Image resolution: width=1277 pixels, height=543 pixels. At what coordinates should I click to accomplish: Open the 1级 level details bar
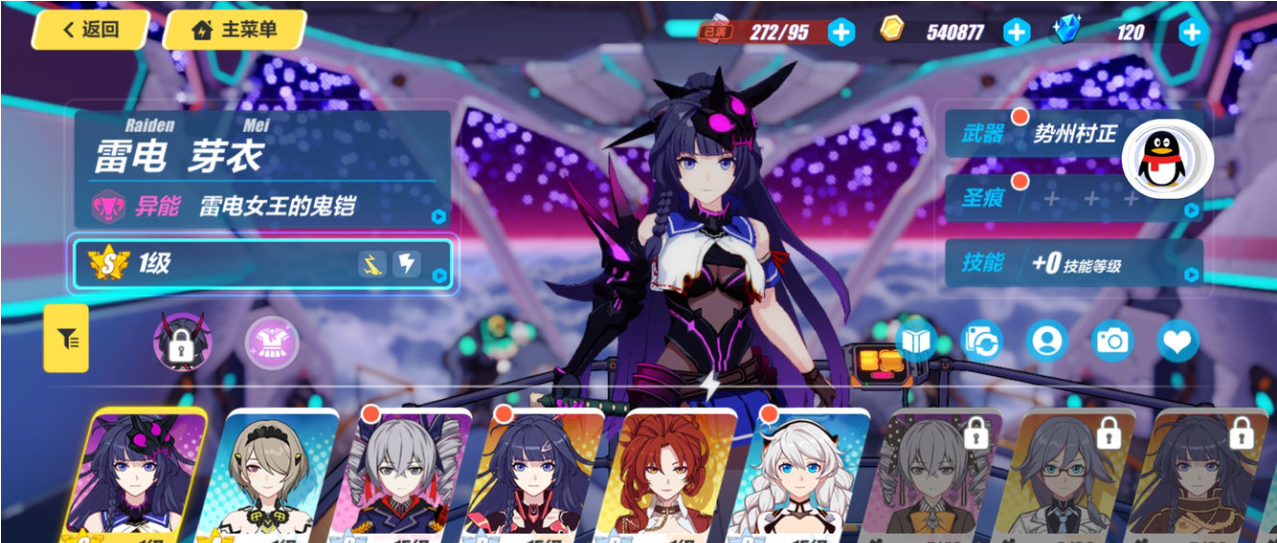point(262,264)
